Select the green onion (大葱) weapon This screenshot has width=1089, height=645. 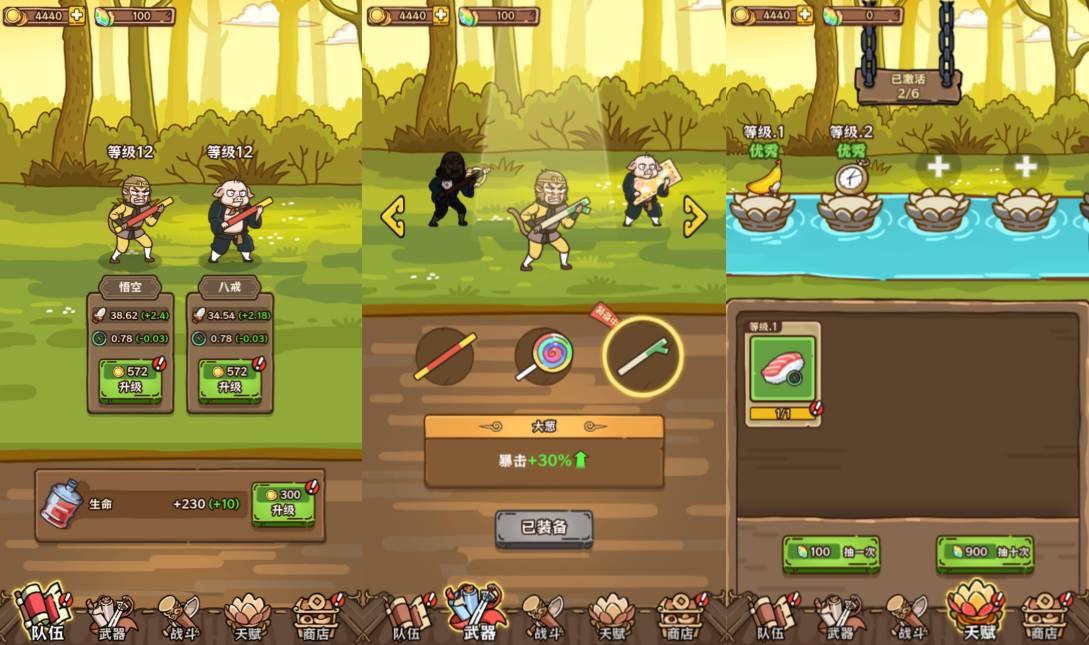[x=642, y=357]
